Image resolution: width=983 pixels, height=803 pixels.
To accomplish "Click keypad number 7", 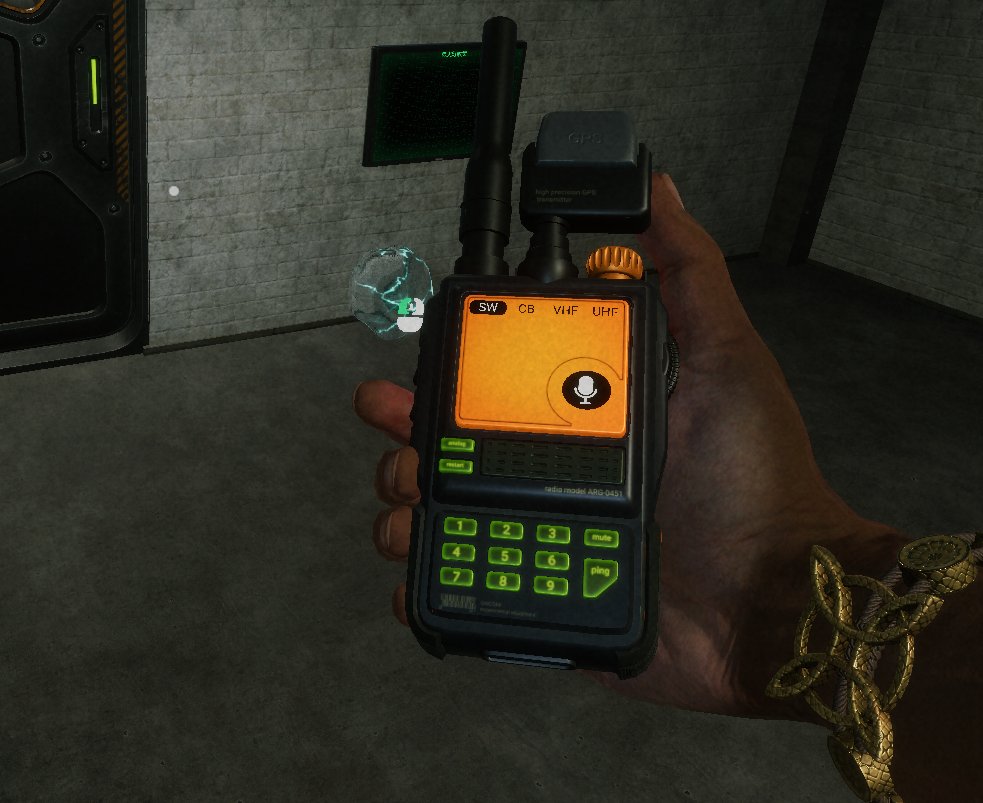I will [x=456, y=576].
